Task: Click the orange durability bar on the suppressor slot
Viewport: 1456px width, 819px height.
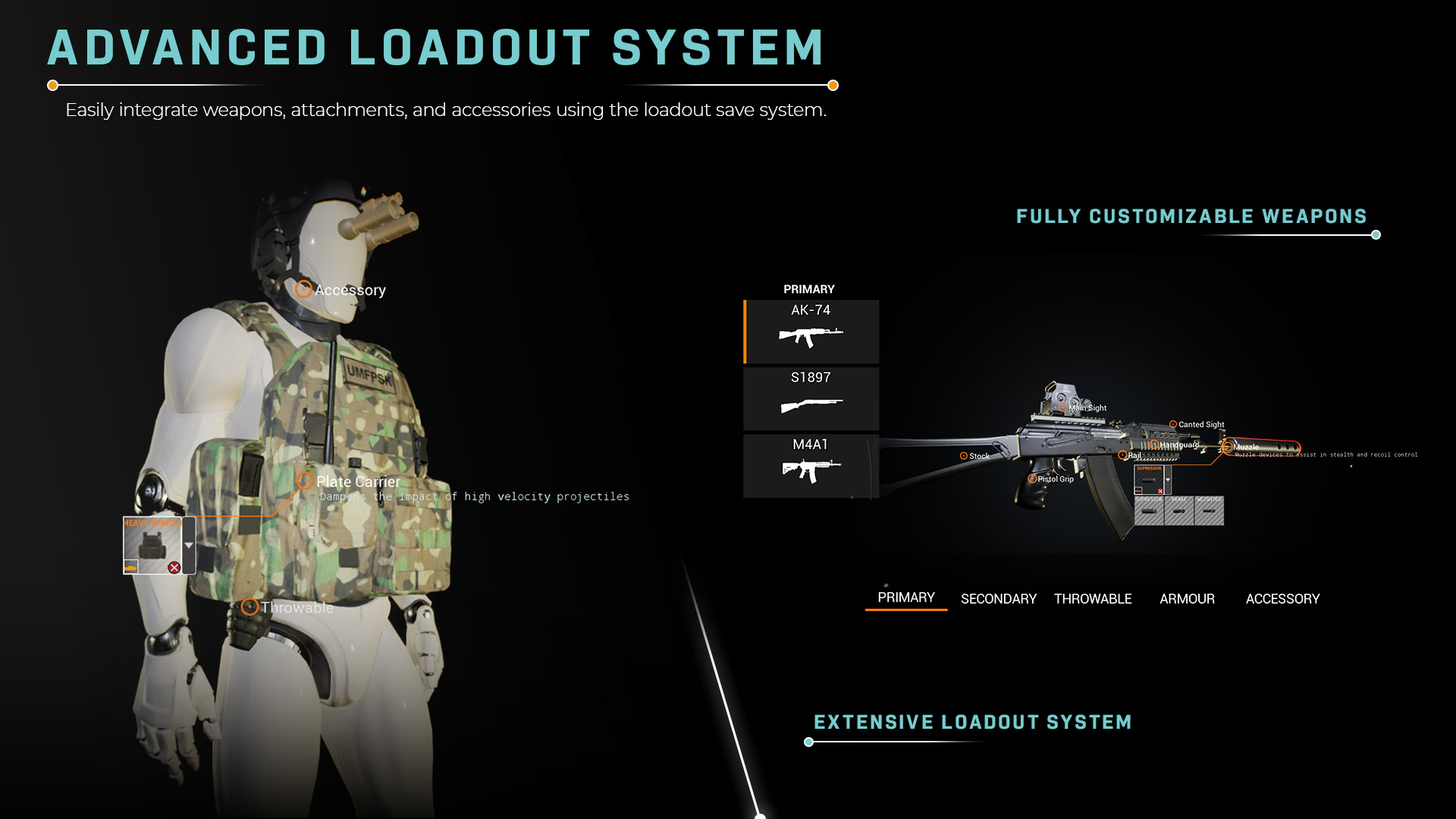Action: click(x=1138, y=491)
